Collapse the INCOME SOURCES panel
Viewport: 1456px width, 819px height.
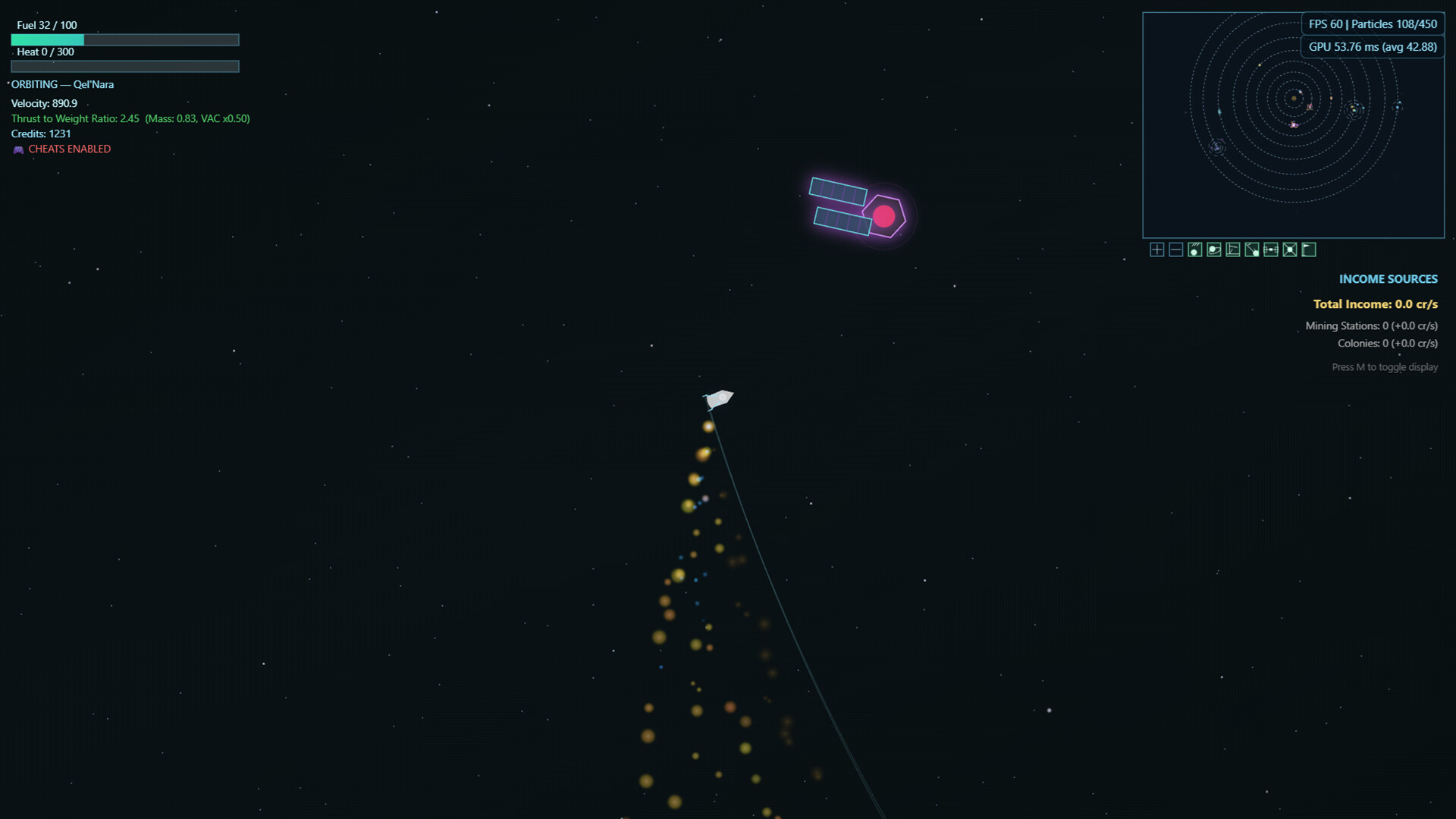(1389, 278)
